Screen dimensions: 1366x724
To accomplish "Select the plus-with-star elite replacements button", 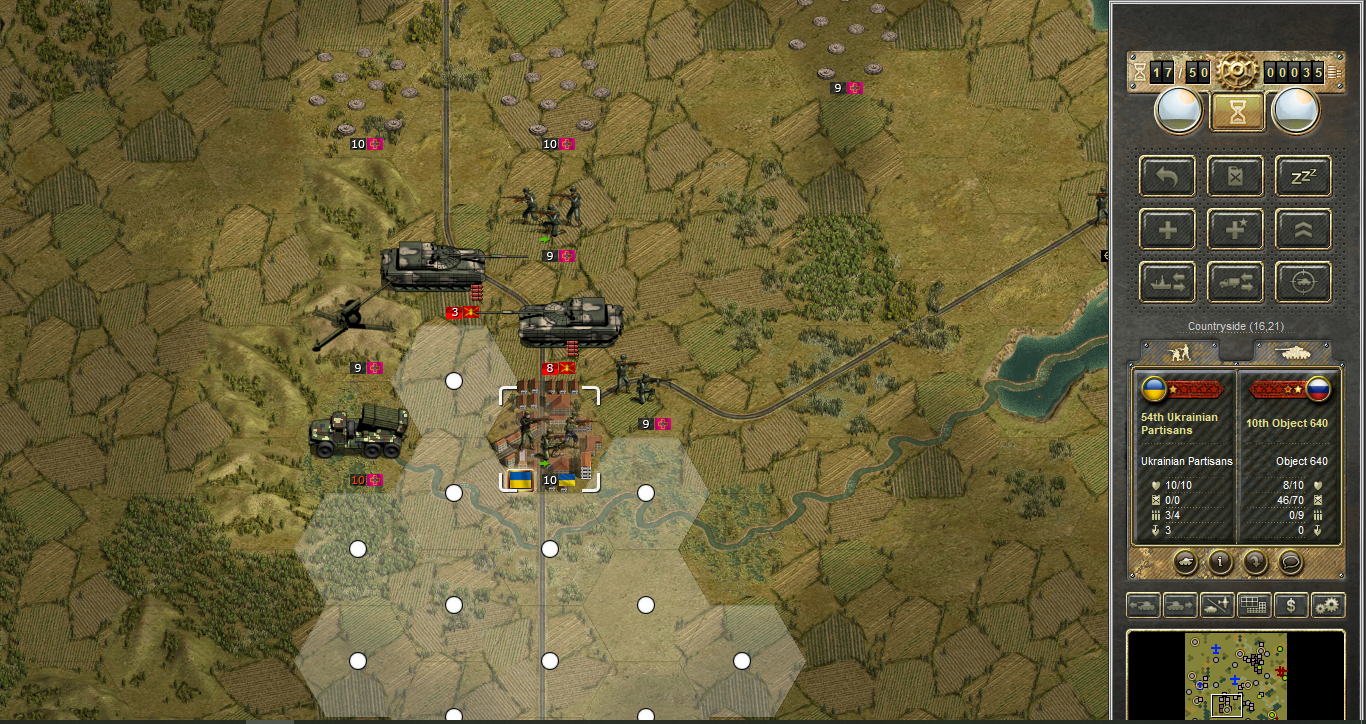I will (x=1235, y=230).
